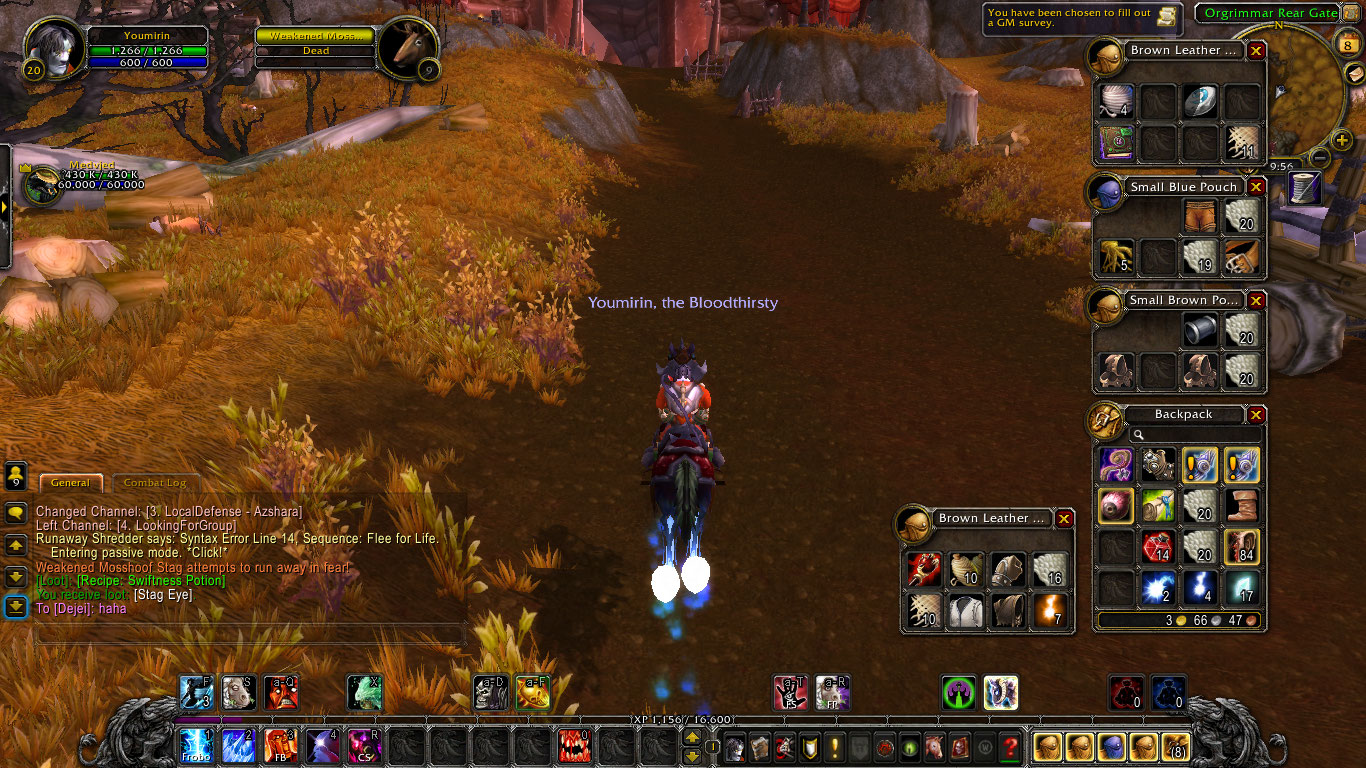Select the General chat tab
This screenshot has width=1366, height=768.
(70, 483)
